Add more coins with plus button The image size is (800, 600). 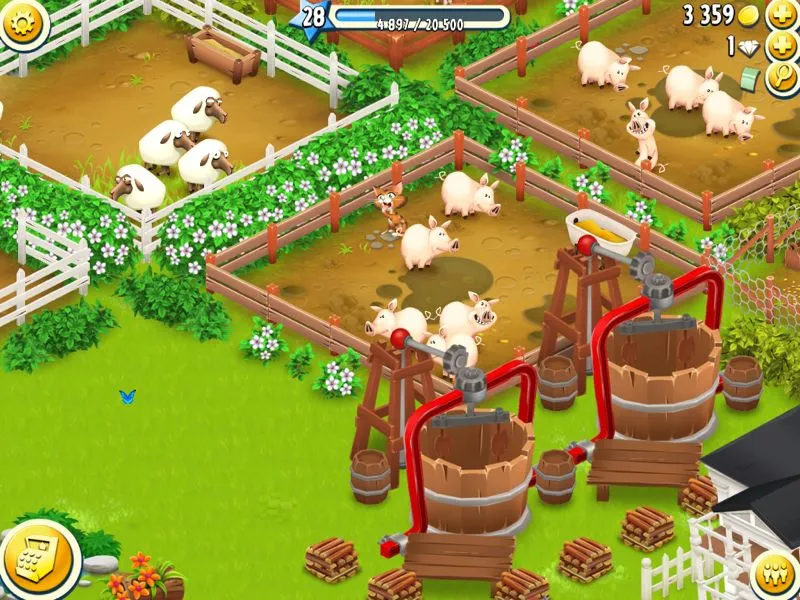(x=781, y=15)
